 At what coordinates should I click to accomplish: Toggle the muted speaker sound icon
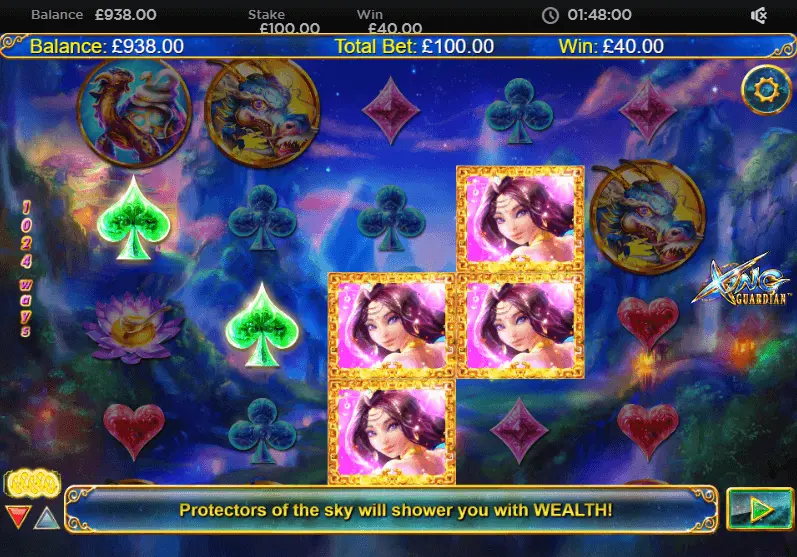click(759, 15)
